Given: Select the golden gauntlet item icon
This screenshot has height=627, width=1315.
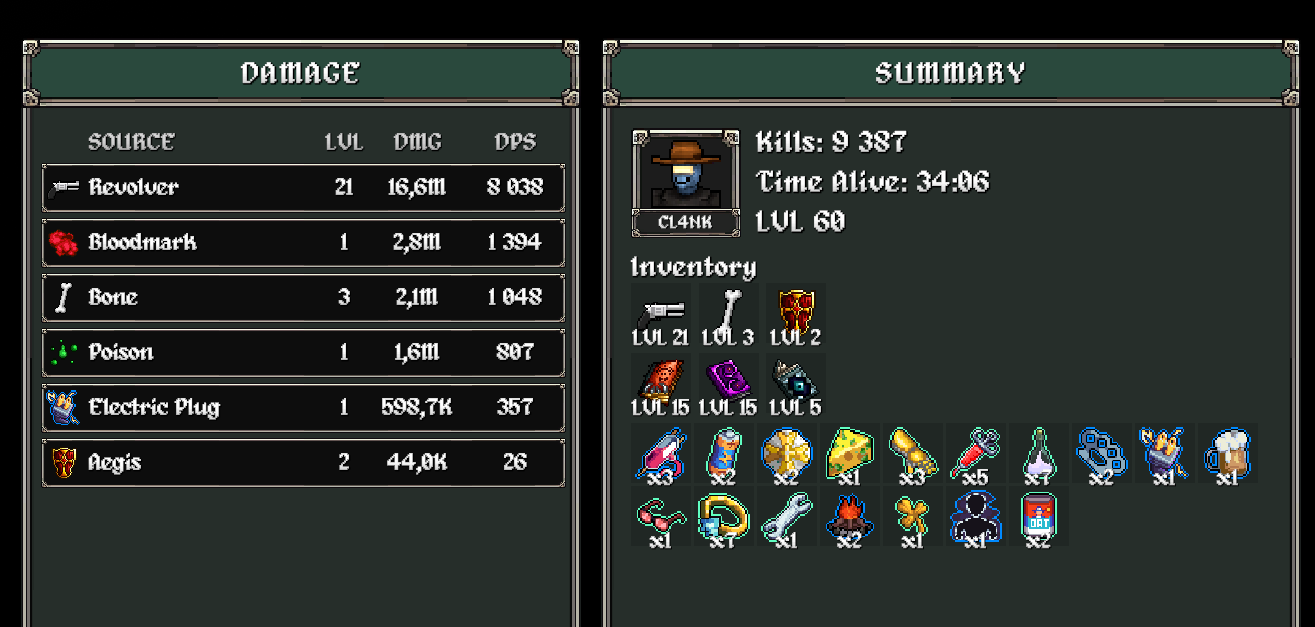Looking at the screenshot, I should 910,454.
